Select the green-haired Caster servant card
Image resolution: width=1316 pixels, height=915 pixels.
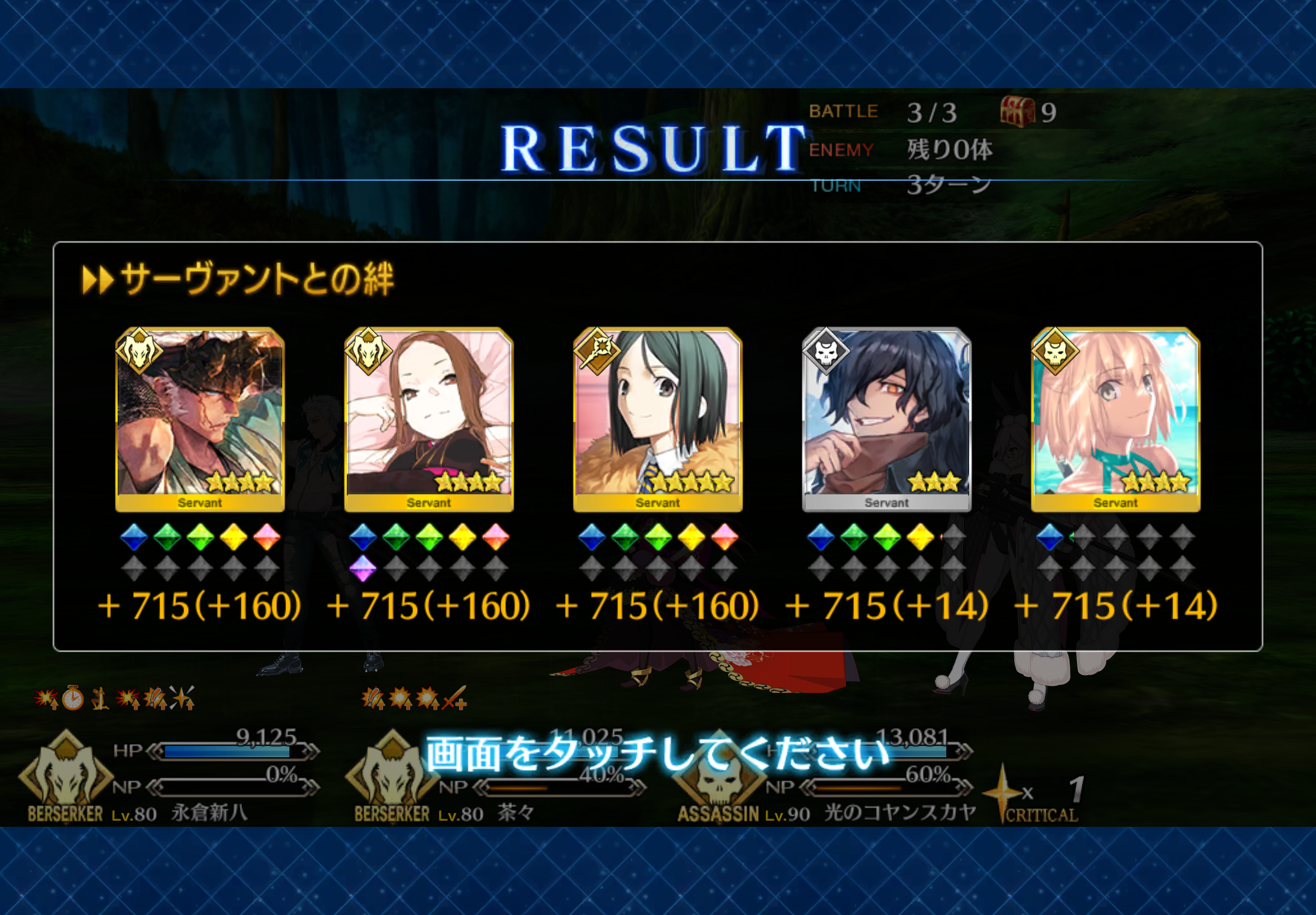point(657,418)
